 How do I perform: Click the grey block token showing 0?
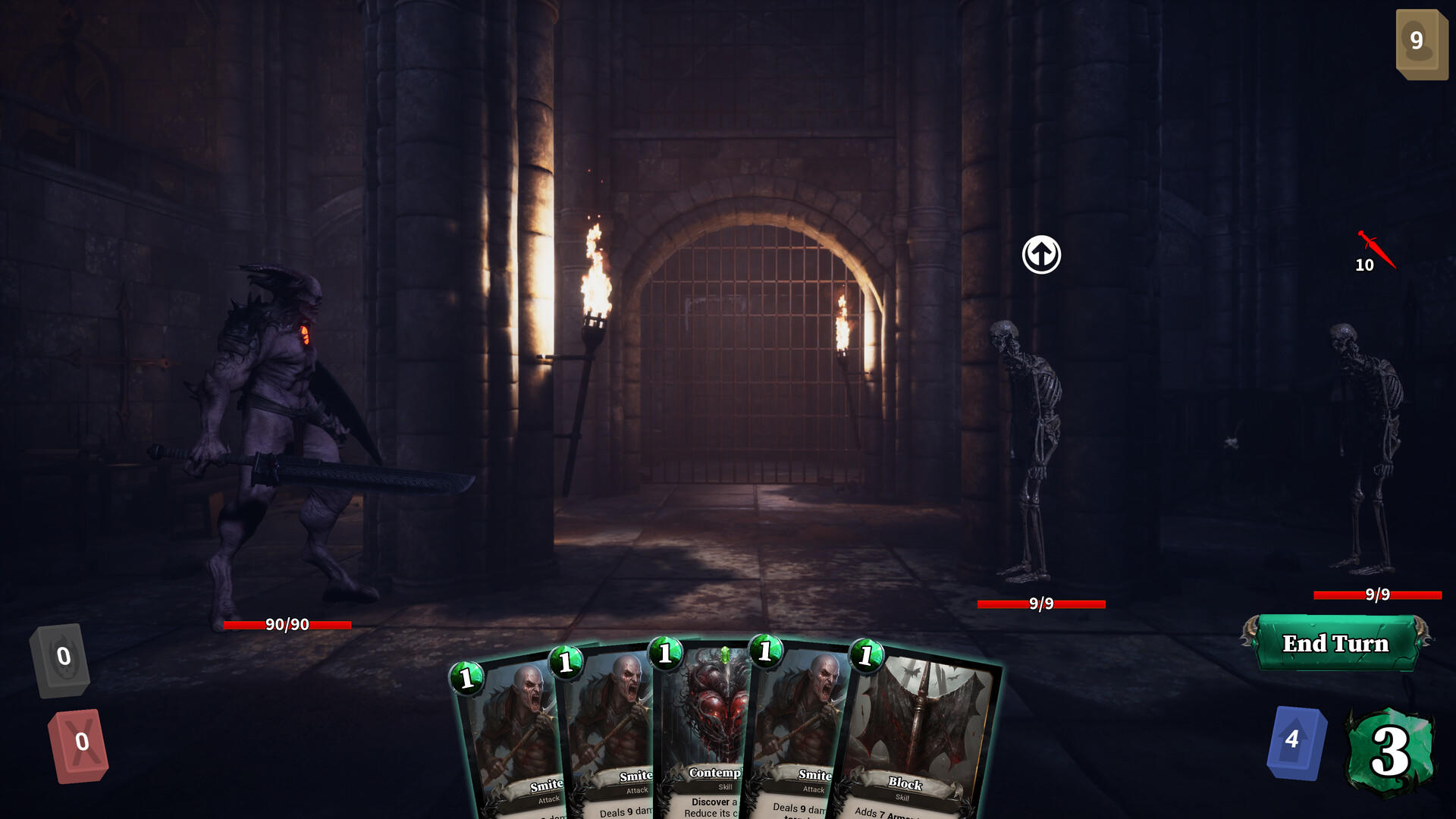[62, 657]
